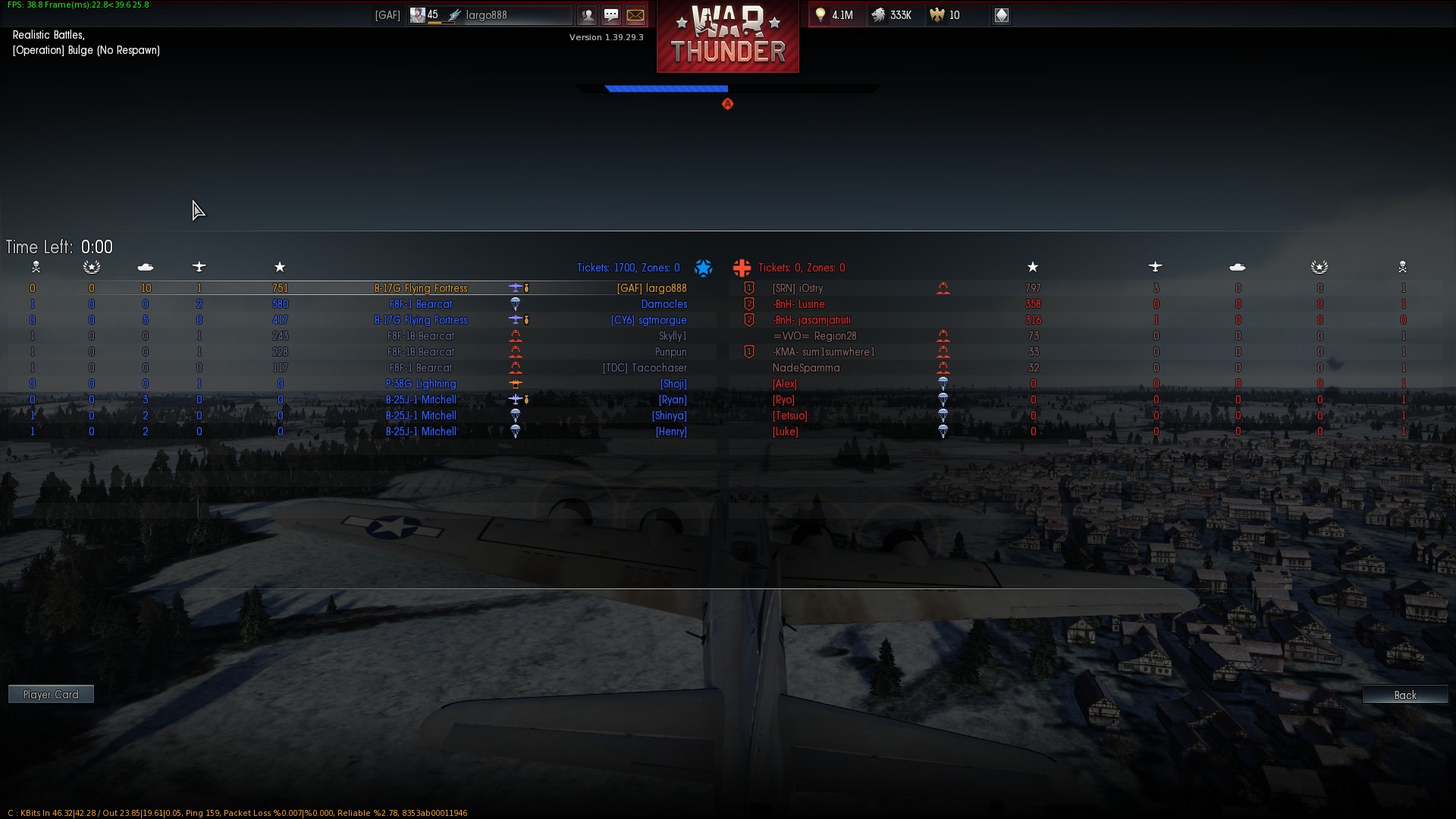Open the diamond icon in the top bar
This screenshot has height=819, width=1456.
point(1001,15)
